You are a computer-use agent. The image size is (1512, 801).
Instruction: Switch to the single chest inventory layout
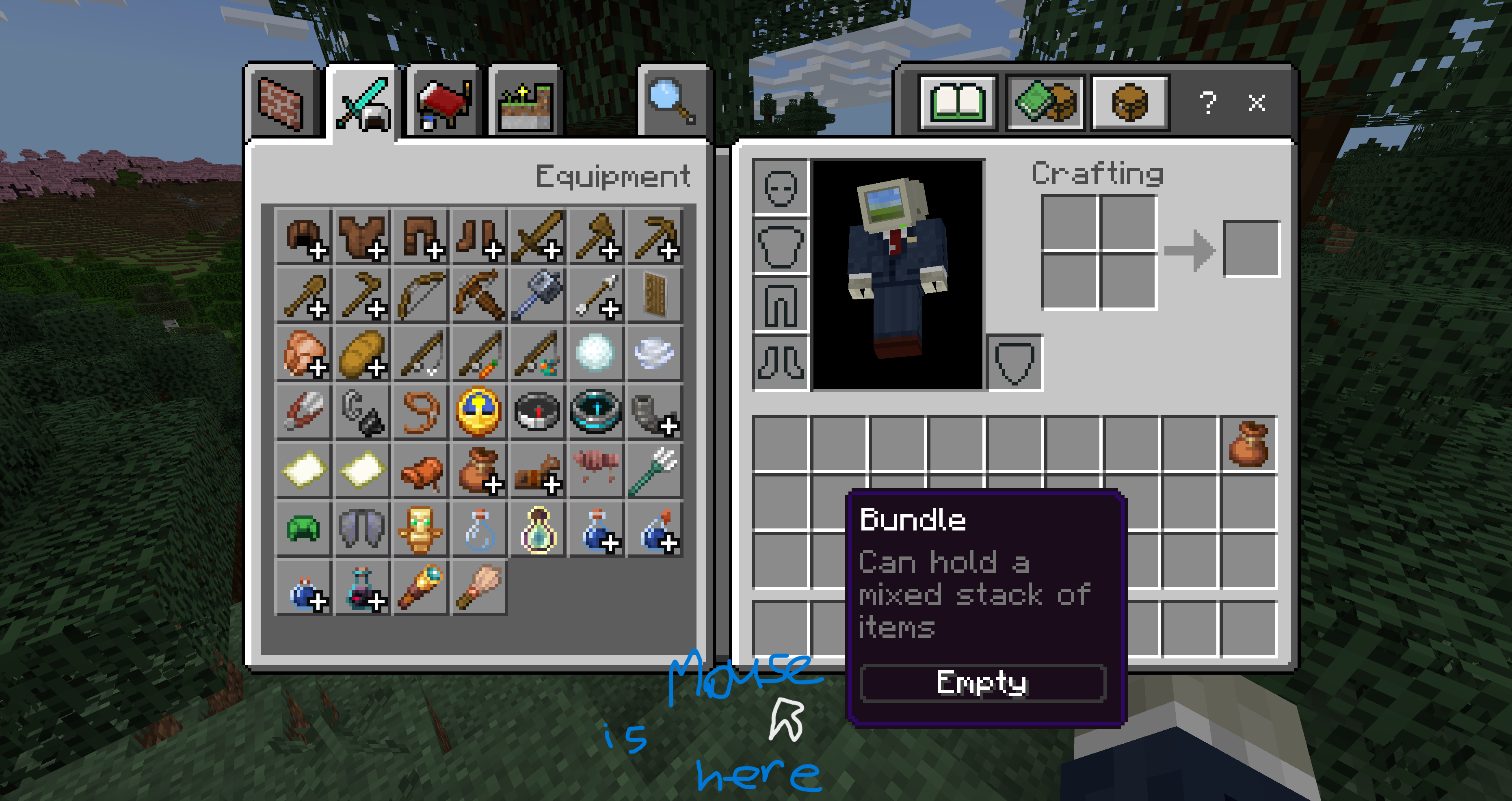(1129, 102)
